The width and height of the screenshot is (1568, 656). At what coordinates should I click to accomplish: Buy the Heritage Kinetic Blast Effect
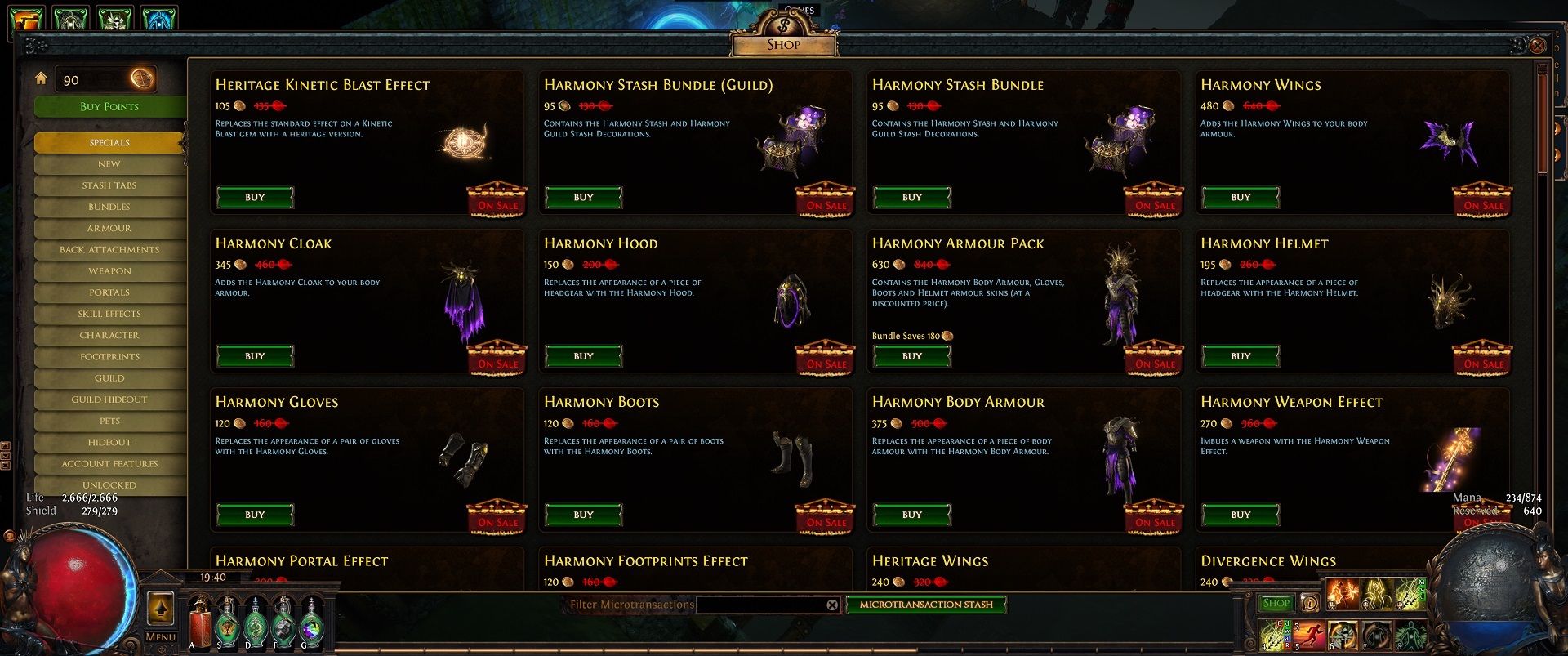click(255, 197)
